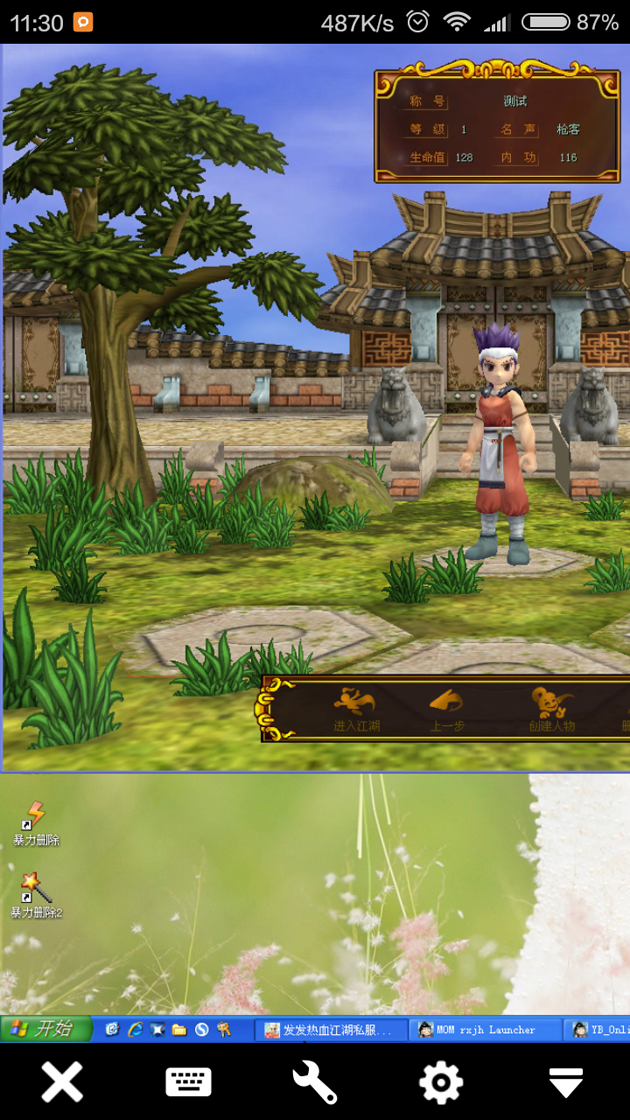This screenshot has height=1120, width=630.
Task: Open the 暴力删除 desktop shortcut
Action: click(x=36, y=822)
